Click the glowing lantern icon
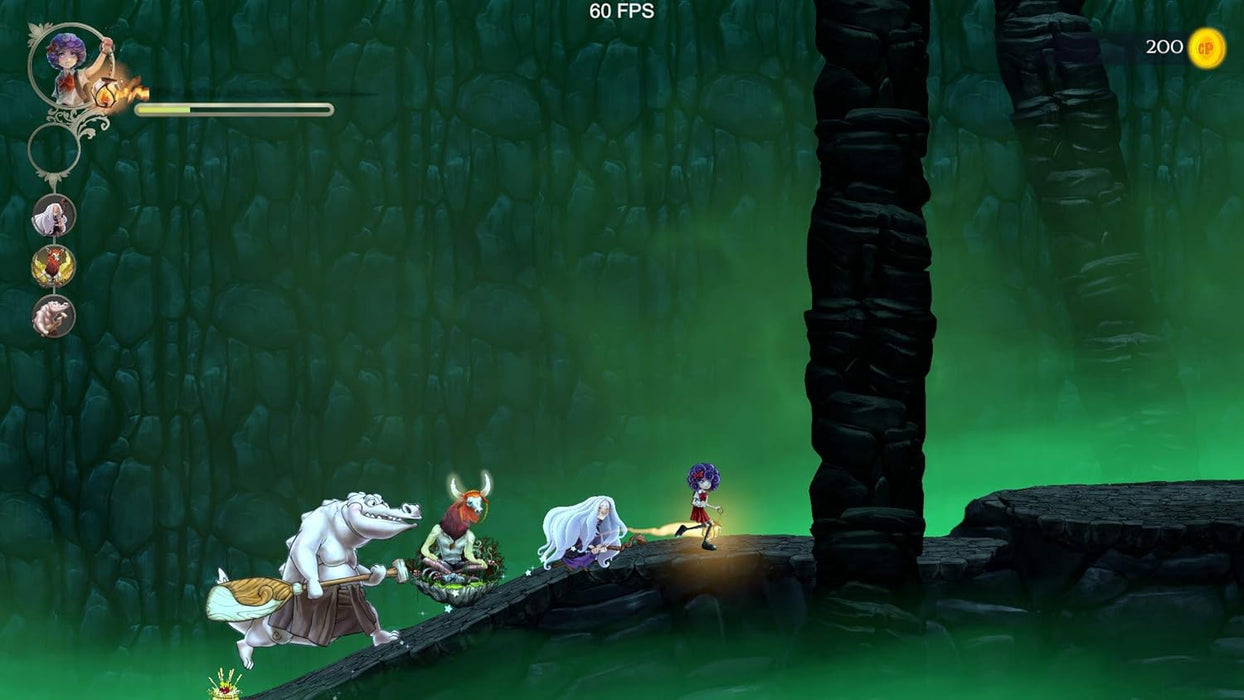The height and width of the screenshot is (700, 1244). point(107,93)
